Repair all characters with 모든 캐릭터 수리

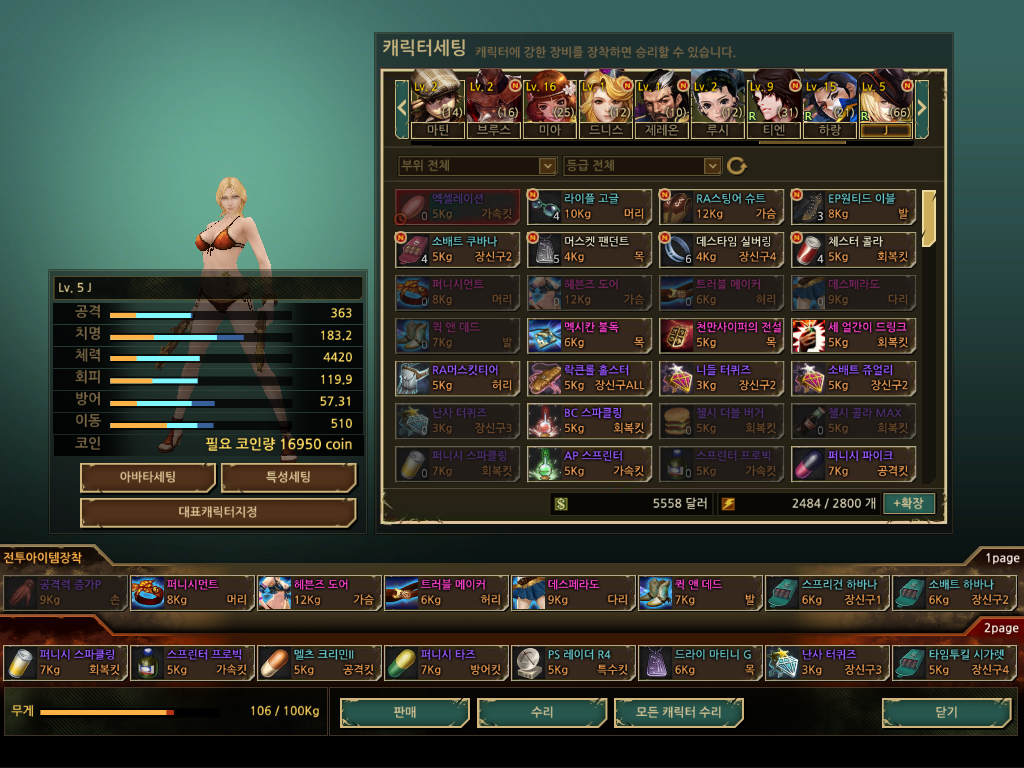[x=679, y=712]
